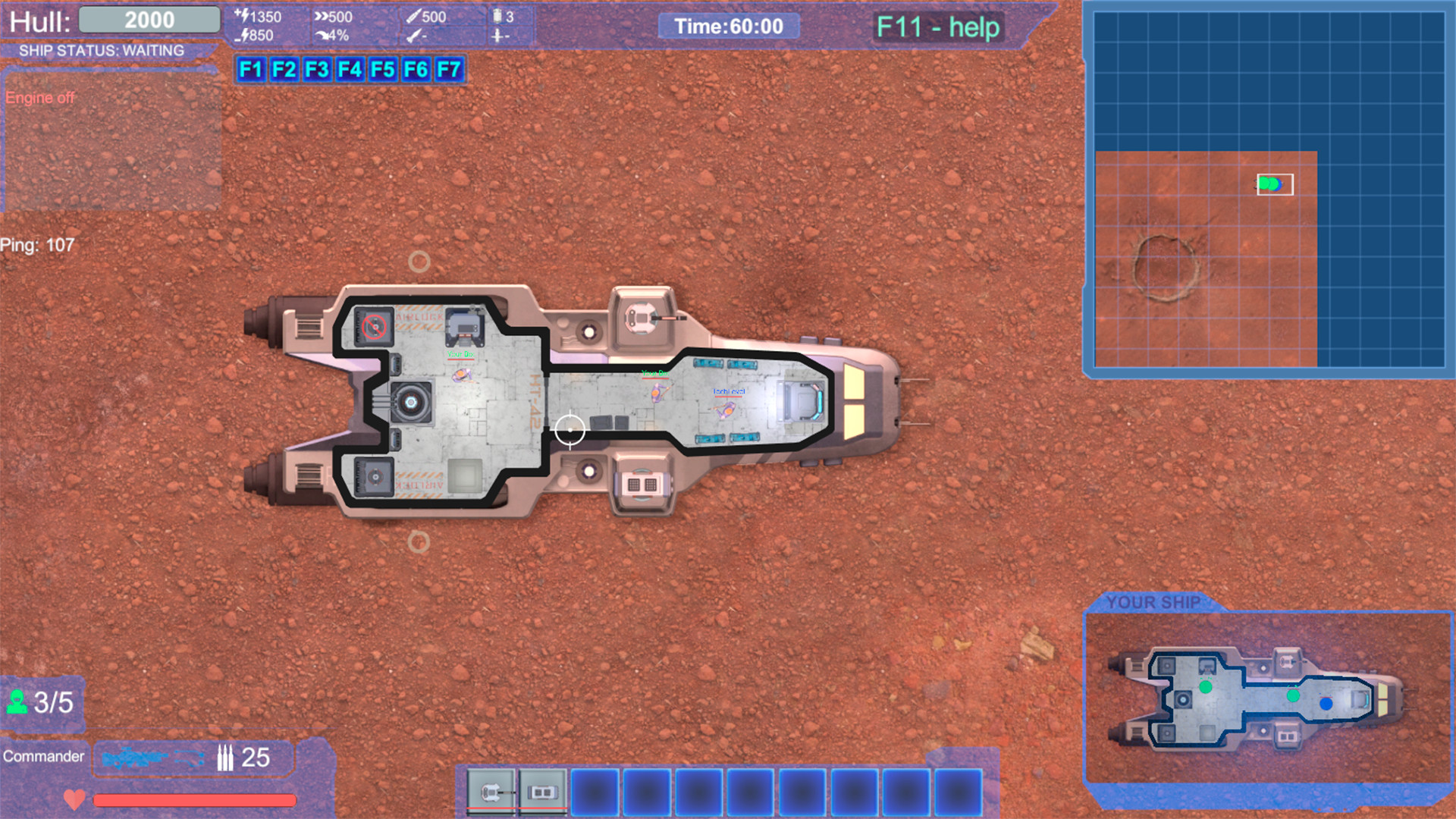Click the Time 60:00 display
The image size is (1456, 819).
[729, 26]
